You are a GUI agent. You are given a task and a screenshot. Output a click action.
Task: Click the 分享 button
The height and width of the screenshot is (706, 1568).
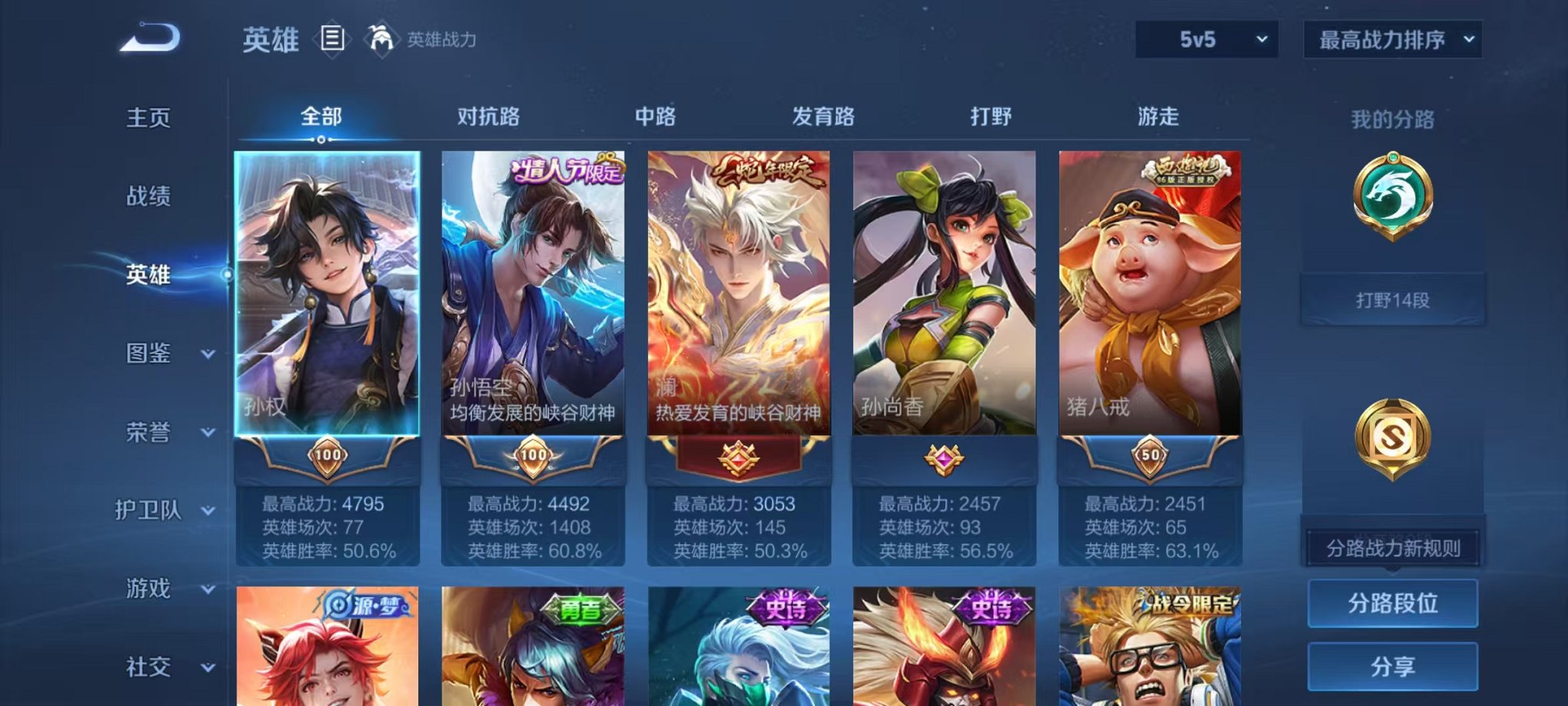[x=1393, y=668]
